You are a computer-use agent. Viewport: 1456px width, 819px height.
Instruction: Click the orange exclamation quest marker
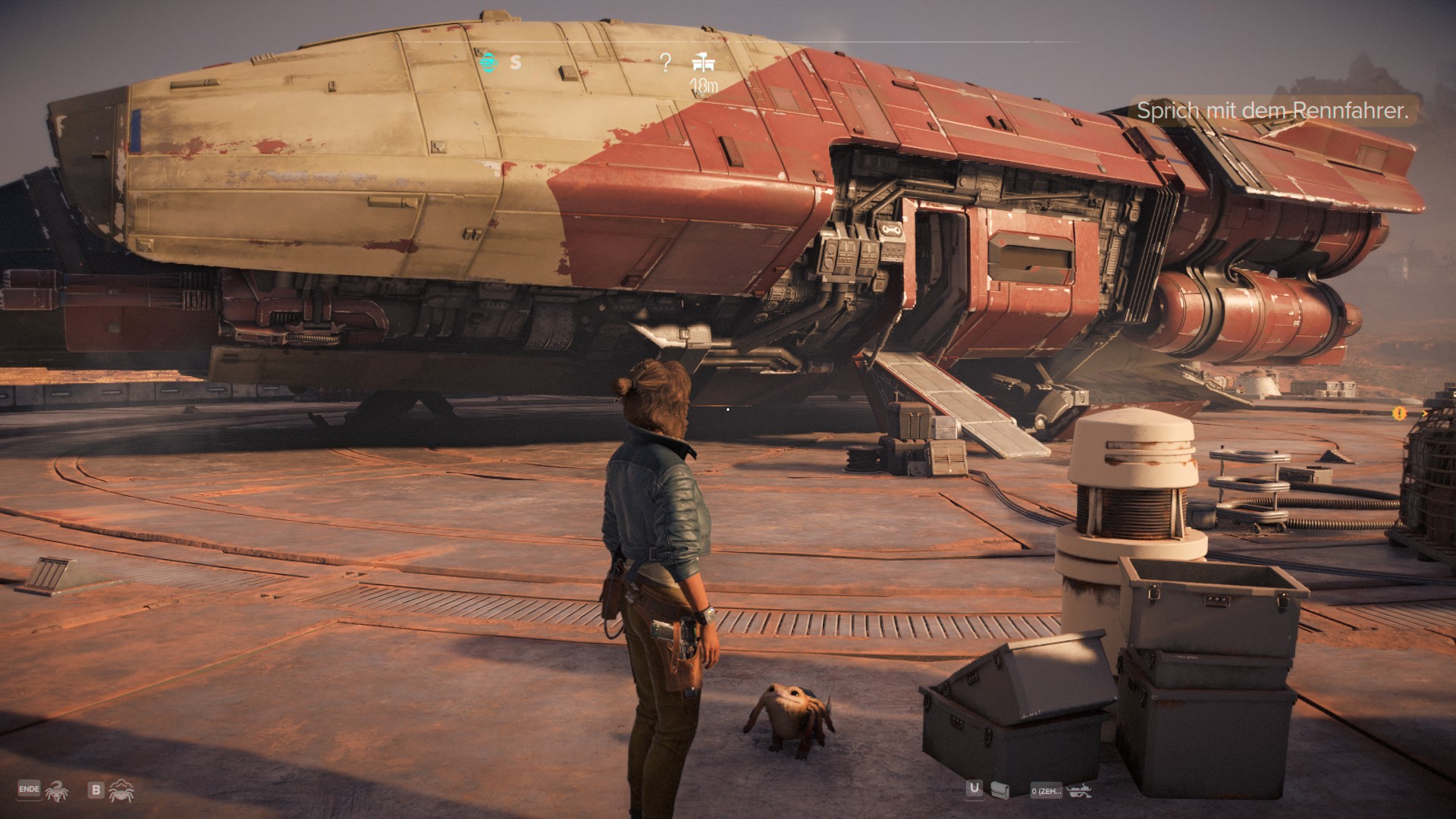[x=1399, y=413]
